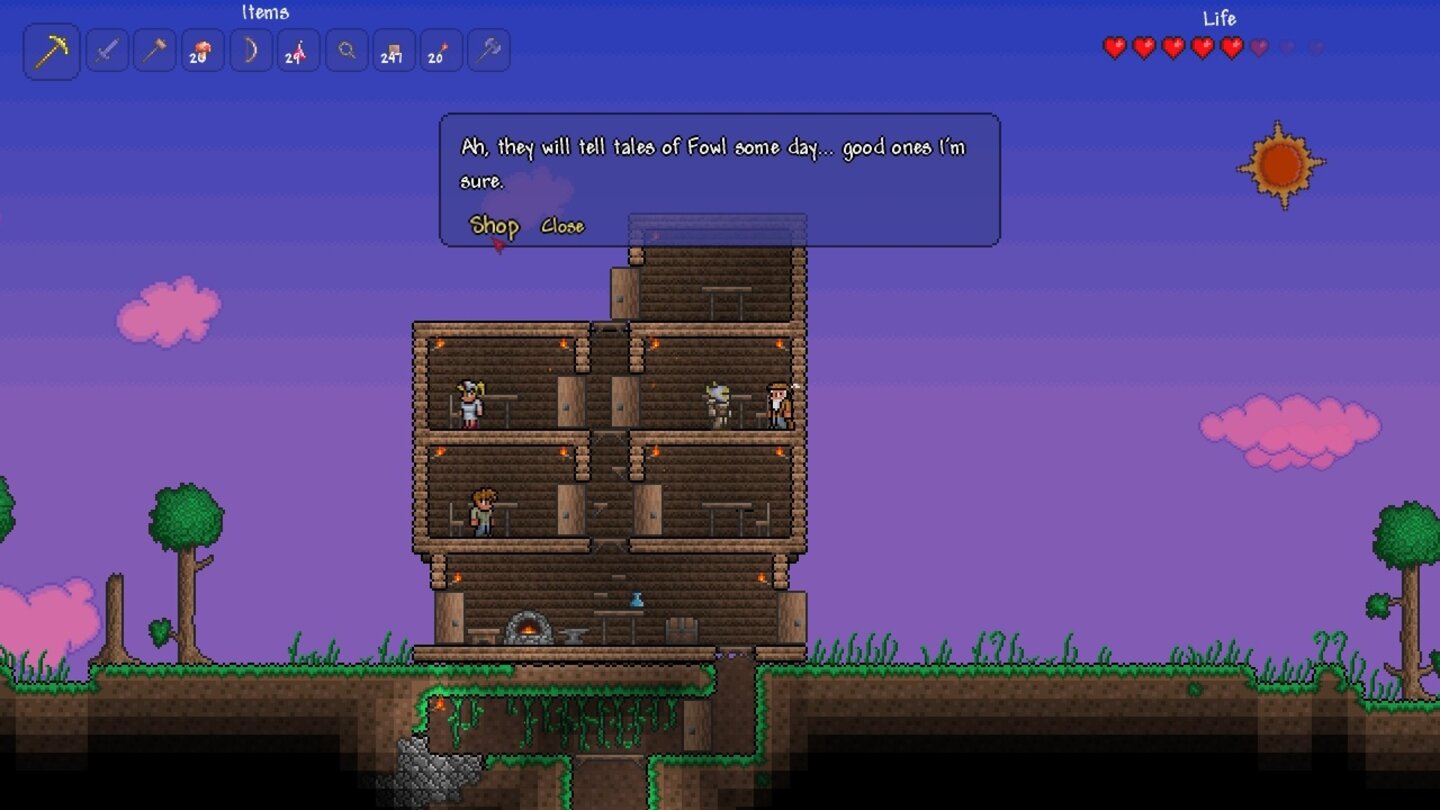Select the flaming arrows stack
The image size is (1440, 810).
tap(295, 50)
